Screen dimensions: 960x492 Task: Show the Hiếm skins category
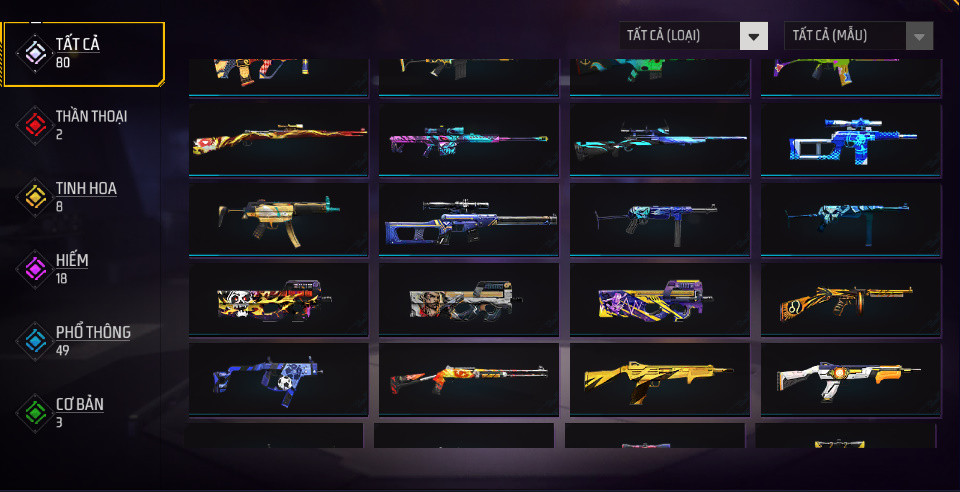(70, 268)
